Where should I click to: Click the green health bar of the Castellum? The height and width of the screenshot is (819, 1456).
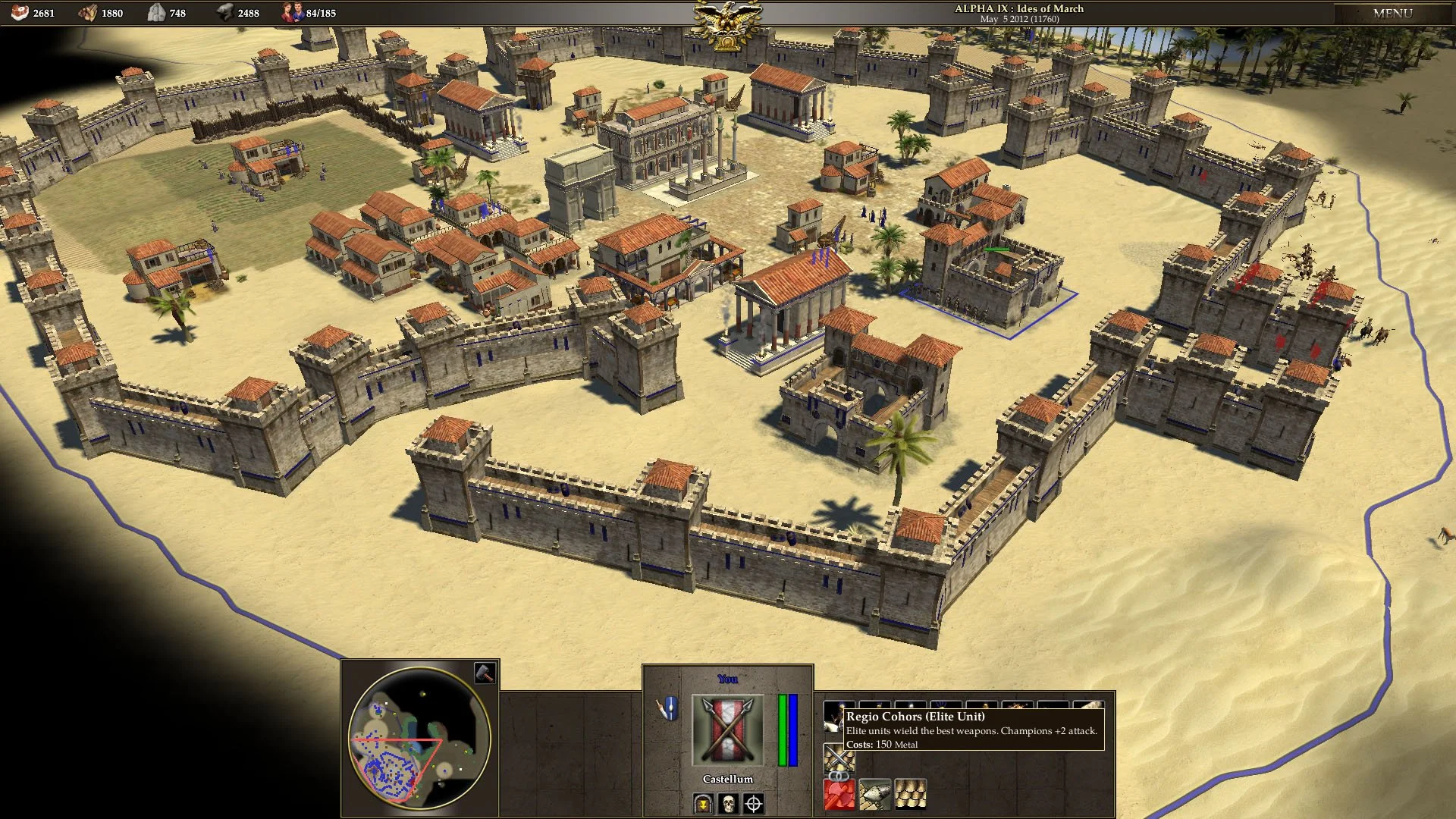(x=783, y=729)
